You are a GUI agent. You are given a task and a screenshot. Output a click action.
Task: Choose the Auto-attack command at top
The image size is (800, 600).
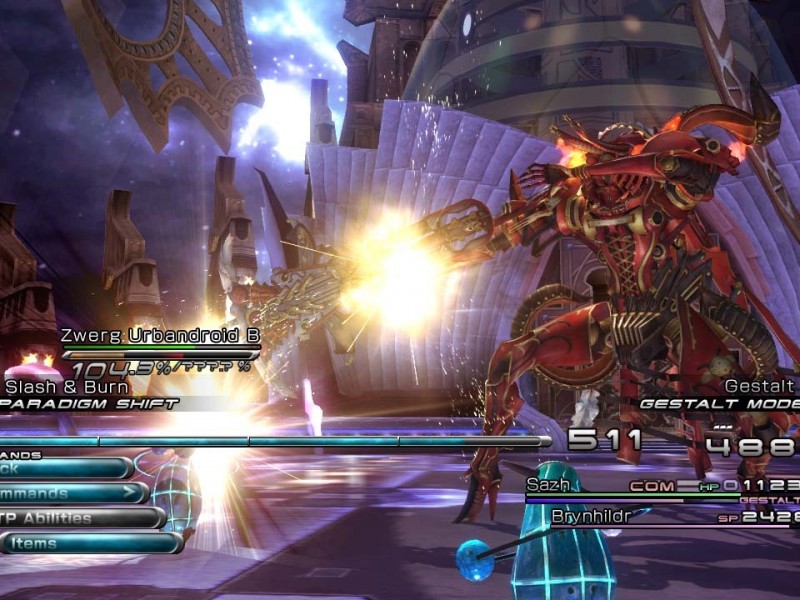tap(60, 468)
